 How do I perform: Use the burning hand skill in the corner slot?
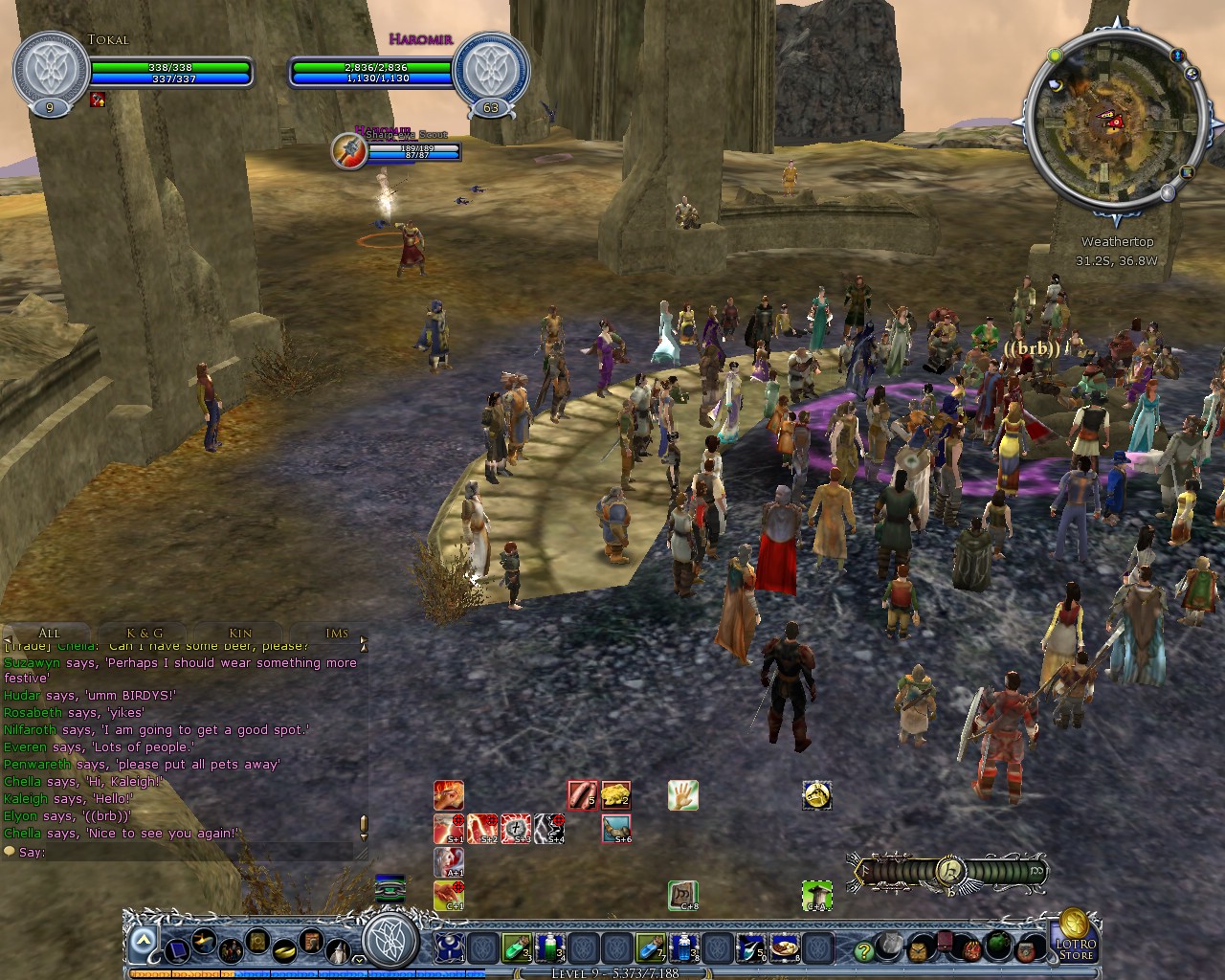(x=447, y=794)
